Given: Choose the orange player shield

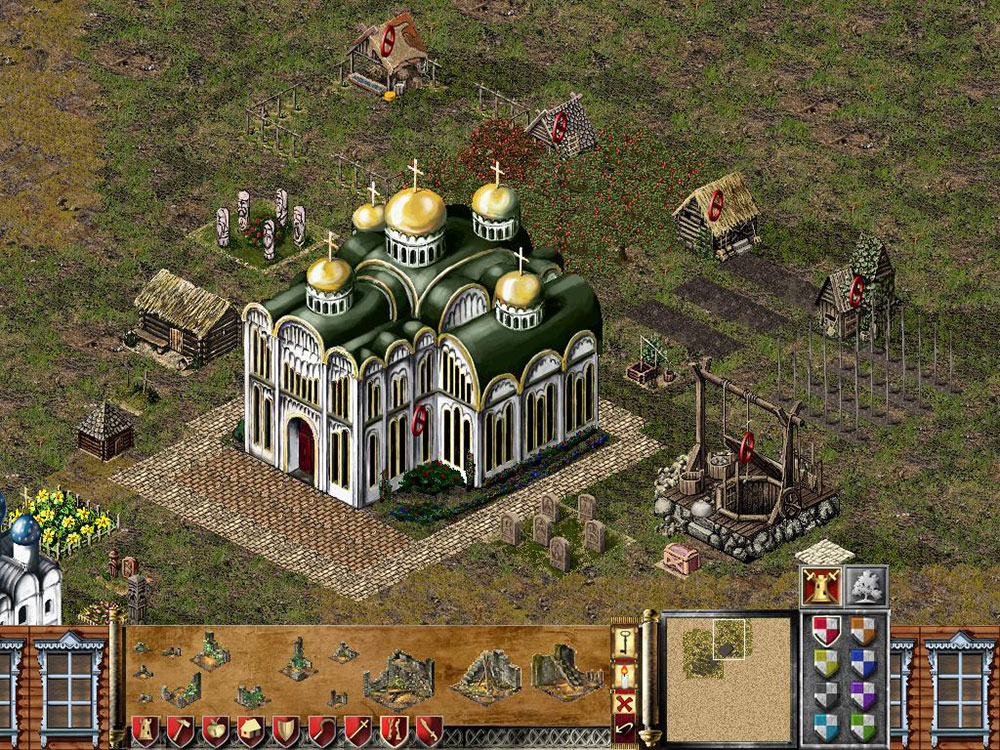Looking at the screenshot, I should [863, 631].
